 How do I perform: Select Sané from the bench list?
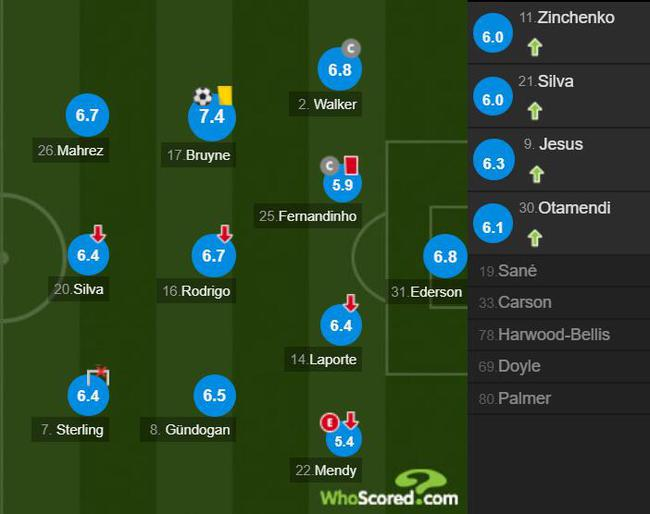[x=558, y=271]
